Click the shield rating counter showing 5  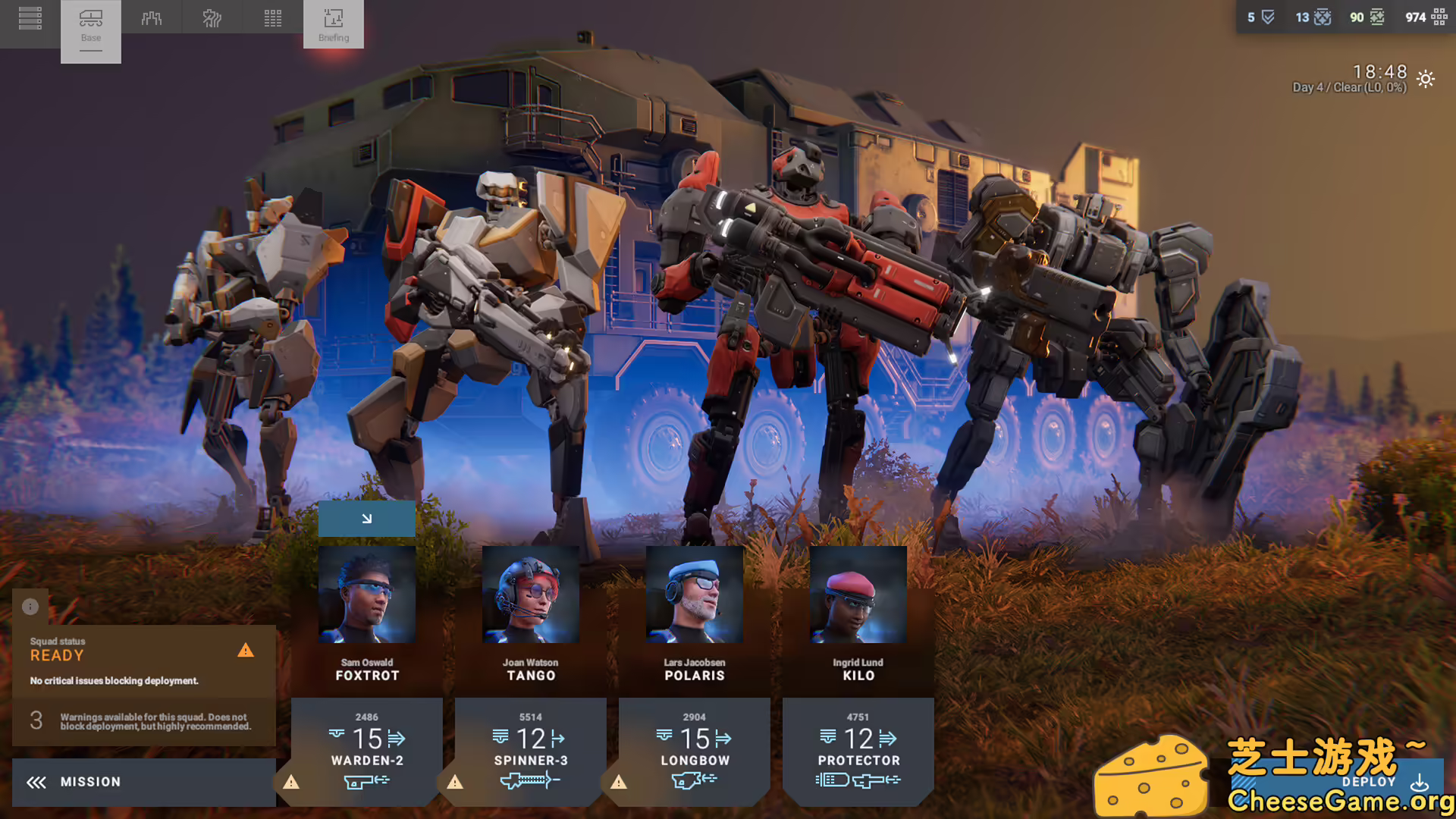[1259, 17]
